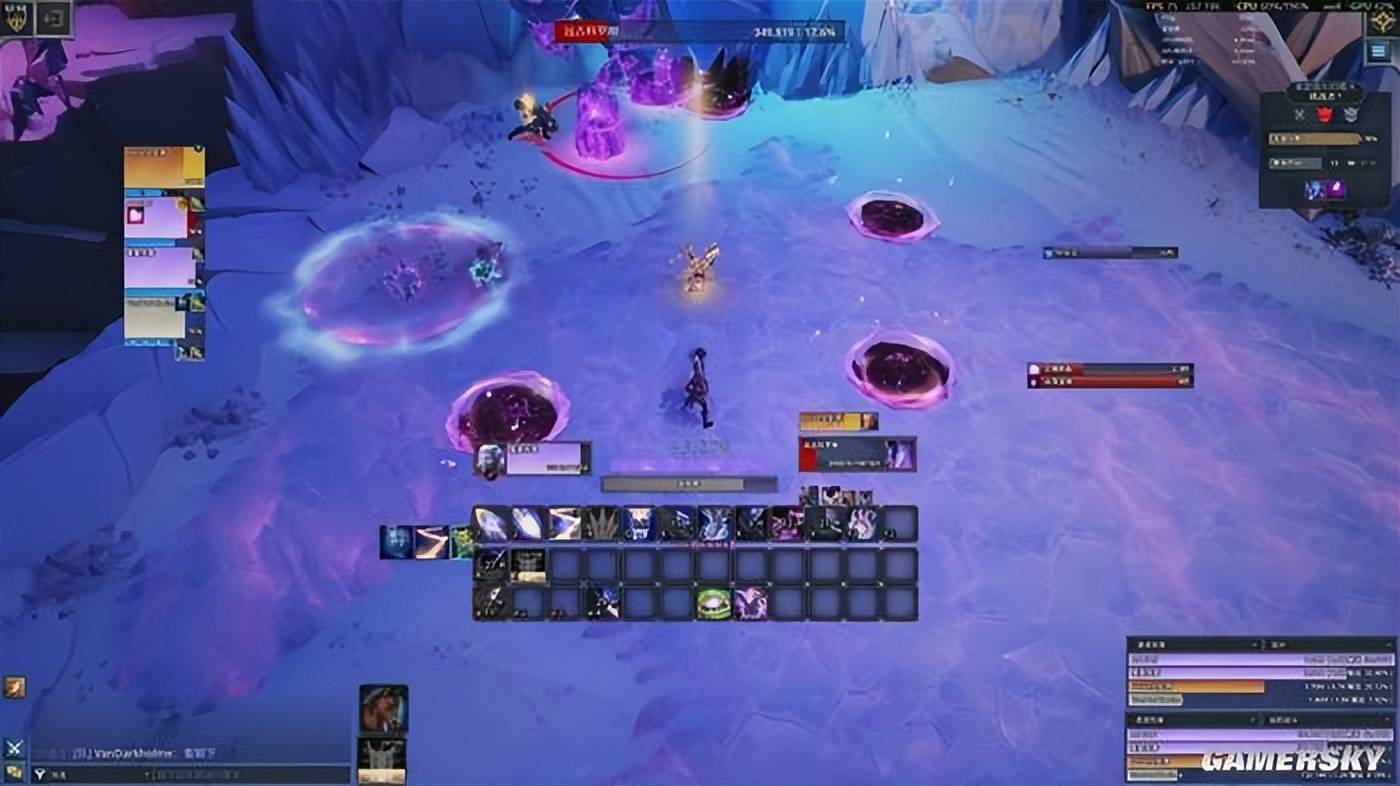Click the crossed swords button above chat
This screenshot has height=786, width=1400.
pyautogui.click(x=14, y=747)
